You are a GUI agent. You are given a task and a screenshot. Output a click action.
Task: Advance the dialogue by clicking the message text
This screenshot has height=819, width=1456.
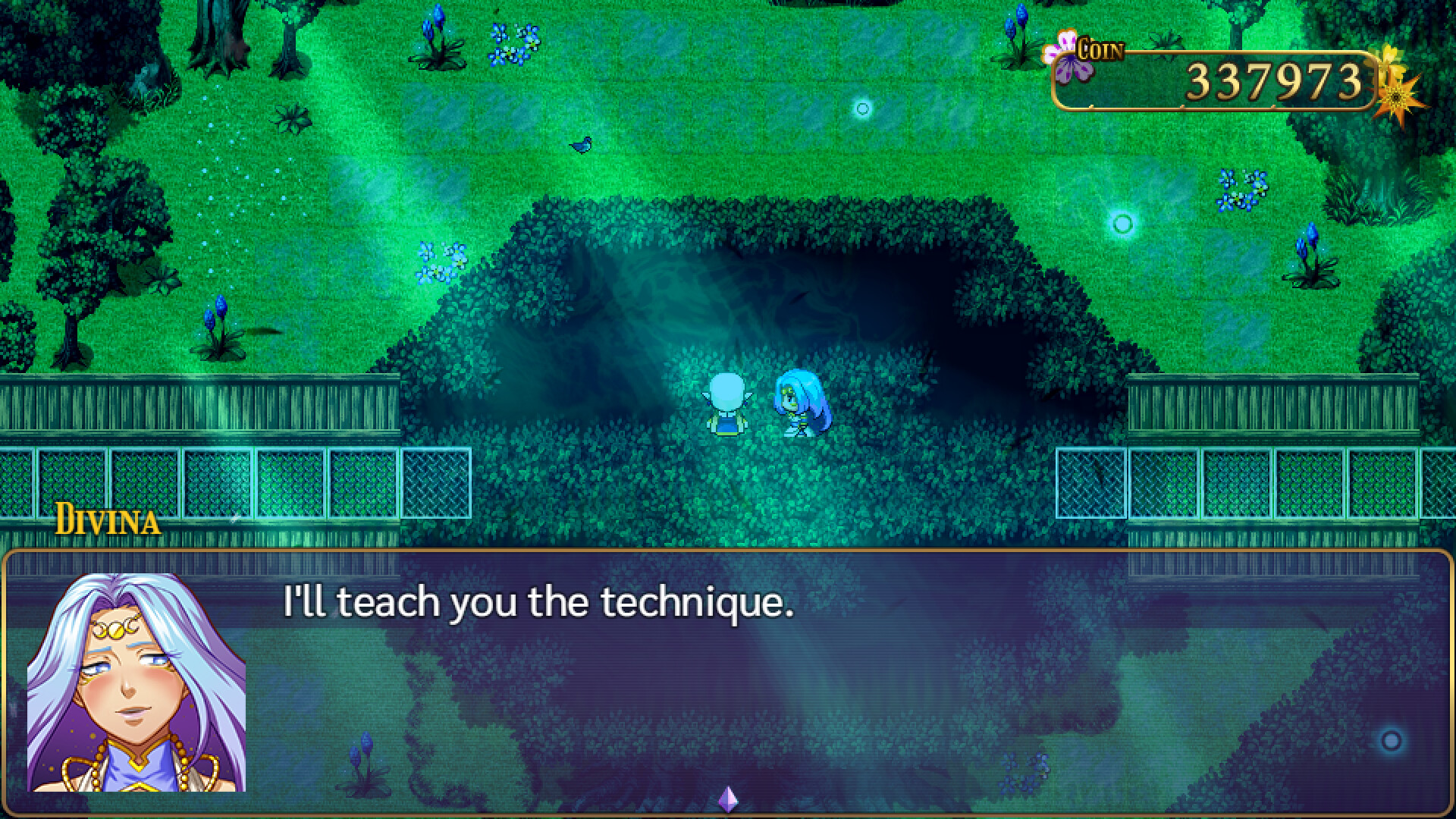[538, 603]
